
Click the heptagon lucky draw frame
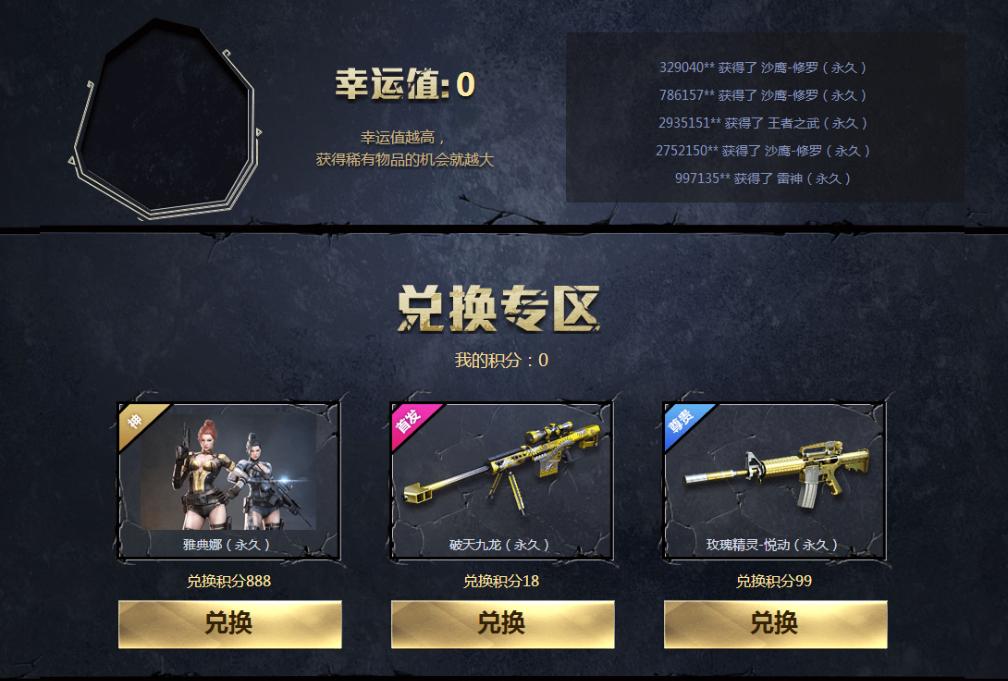pos(167,117)
